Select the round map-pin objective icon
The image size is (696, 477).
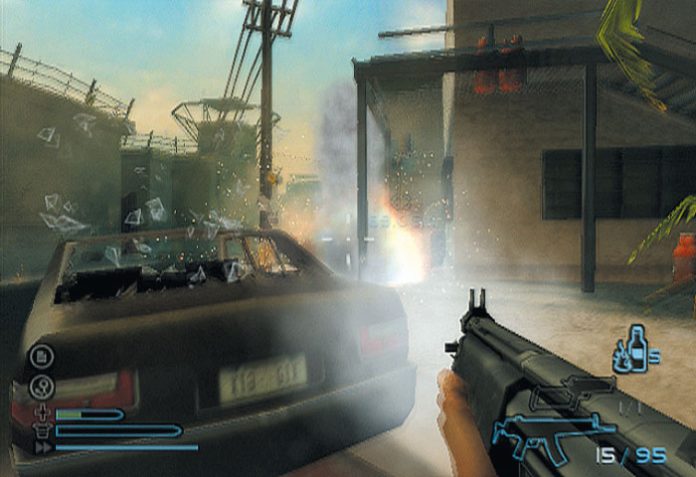coord(43,383)
